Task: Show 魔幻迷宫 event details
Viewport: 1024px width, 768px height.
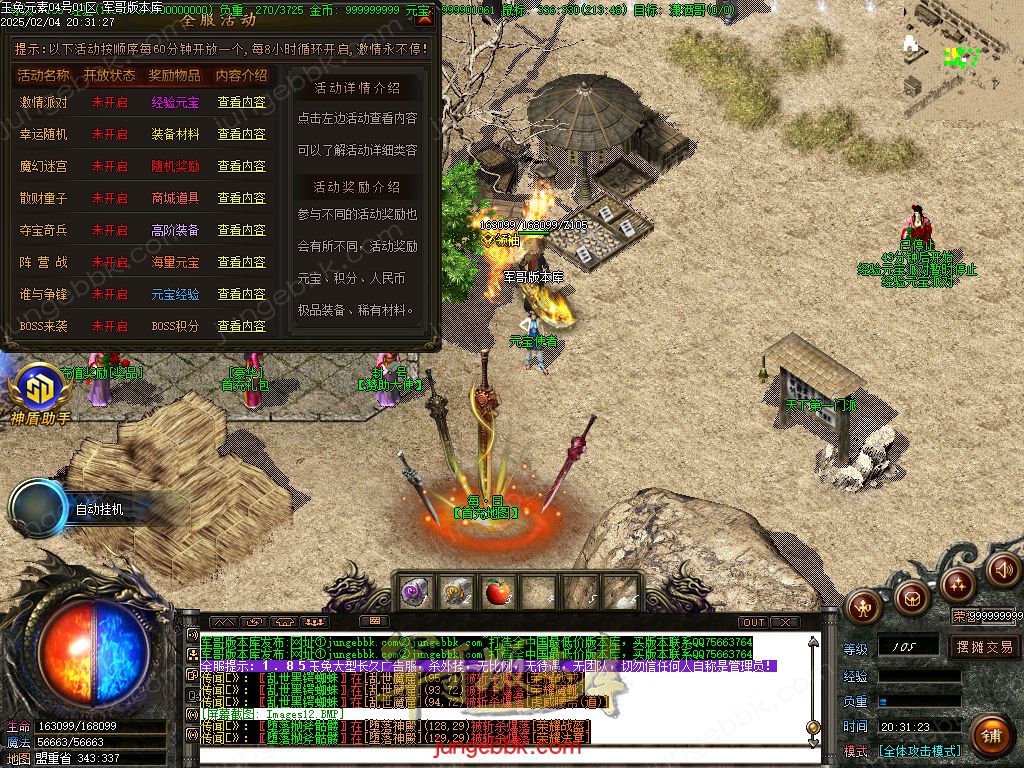Action: pyautogui.click(x=242, y=166)
